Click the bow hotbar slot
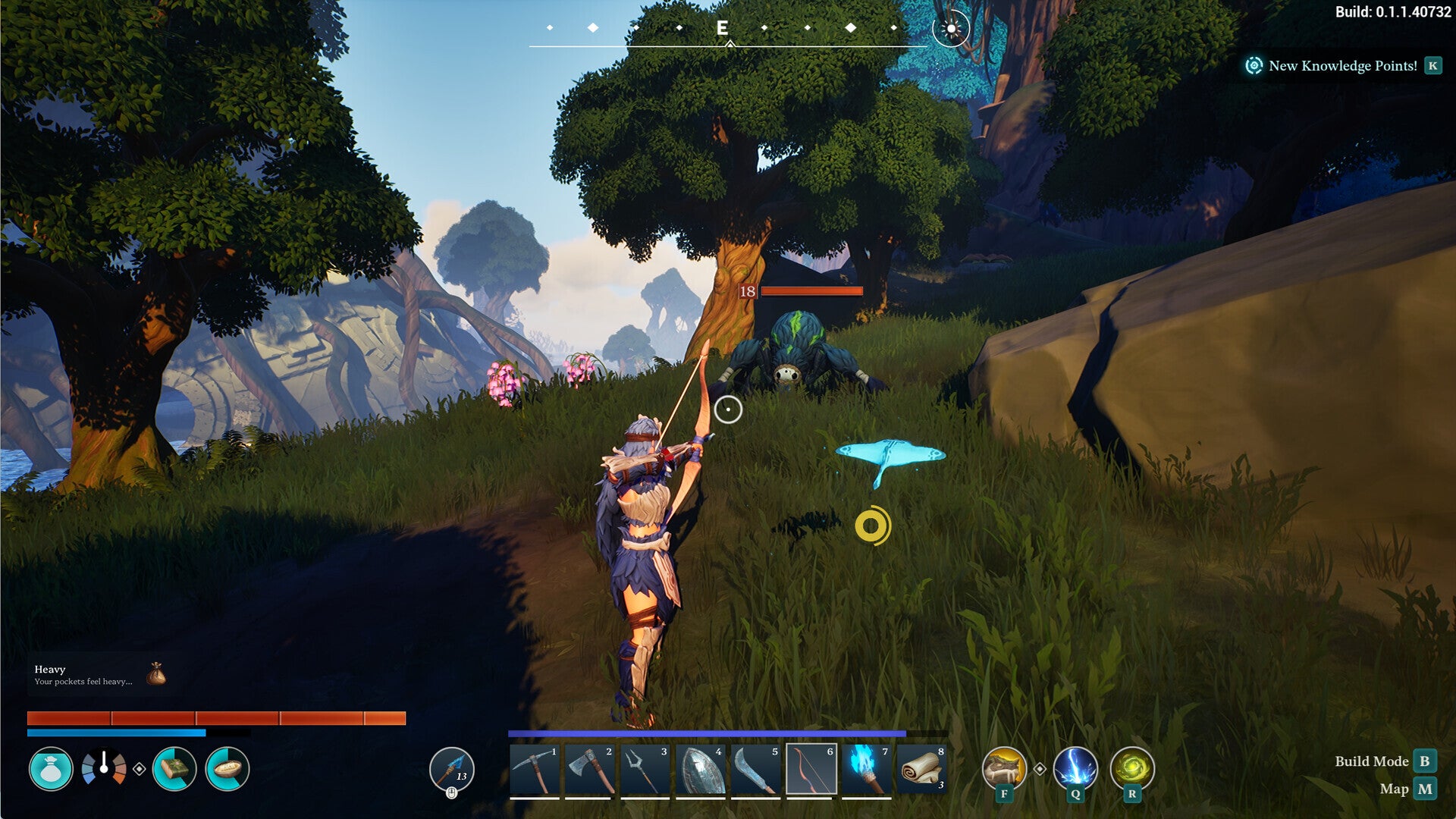 point(811,770)
